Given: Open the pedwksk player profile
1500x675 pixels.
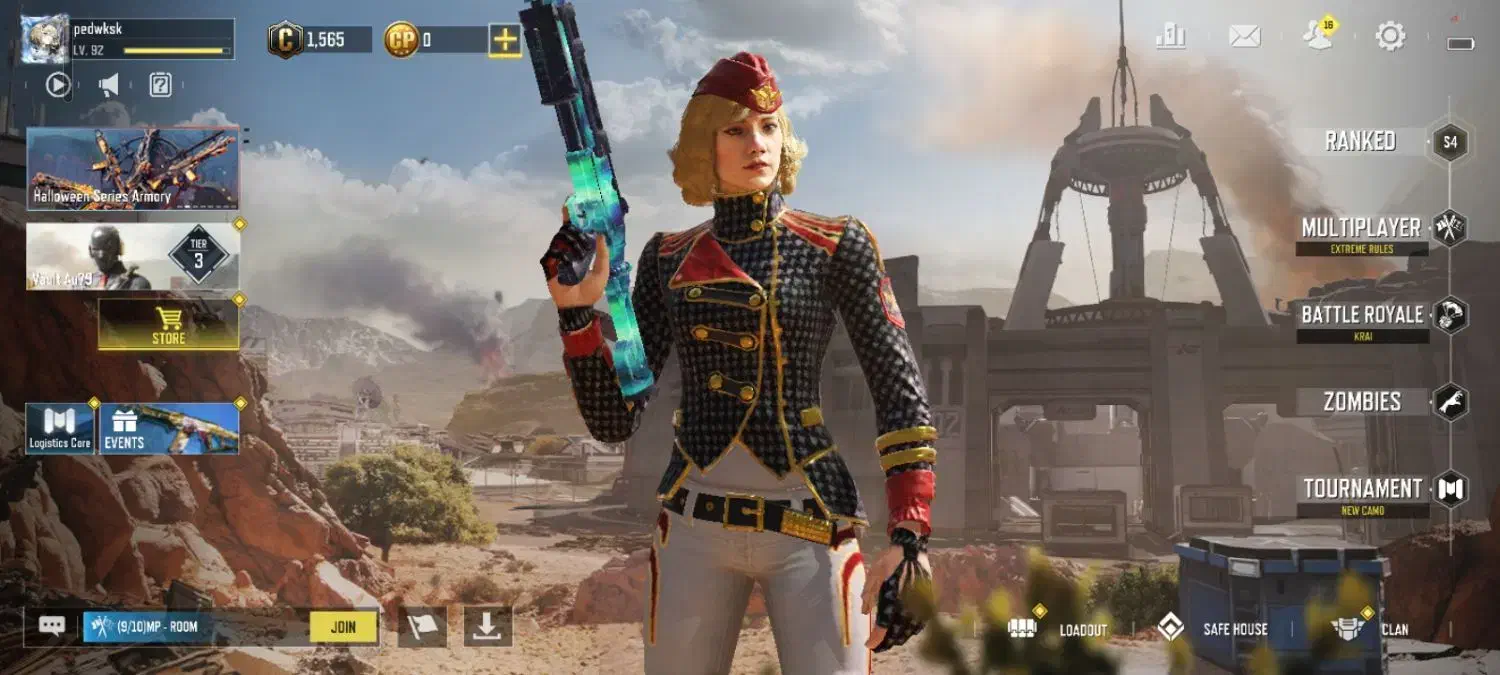Looking at the screenshot, I should tap(45, 40).
